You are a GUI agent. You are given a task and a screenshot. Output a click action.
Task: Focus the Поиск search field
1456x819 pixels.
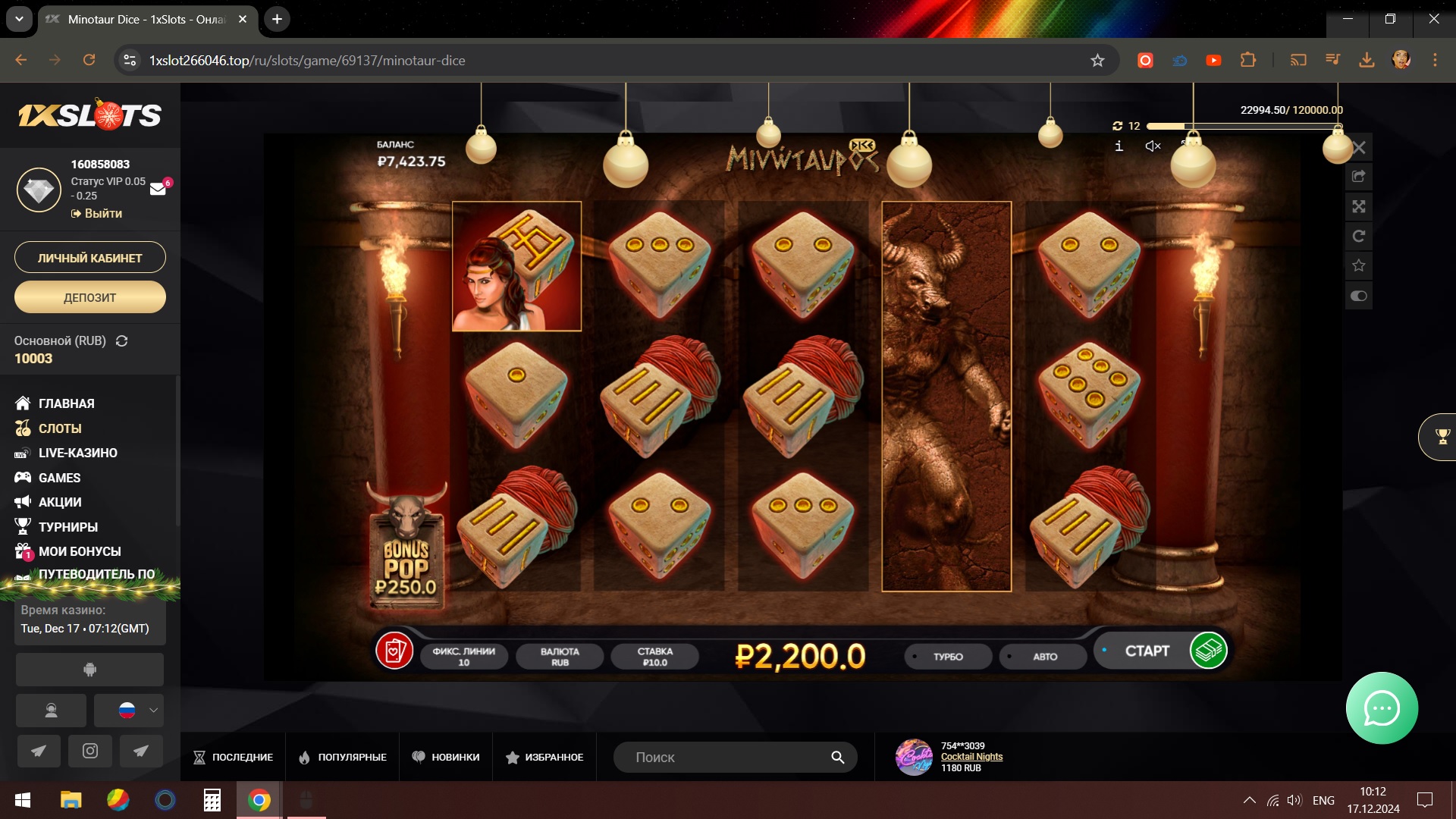pyautogui.click(x=728, y=757)
